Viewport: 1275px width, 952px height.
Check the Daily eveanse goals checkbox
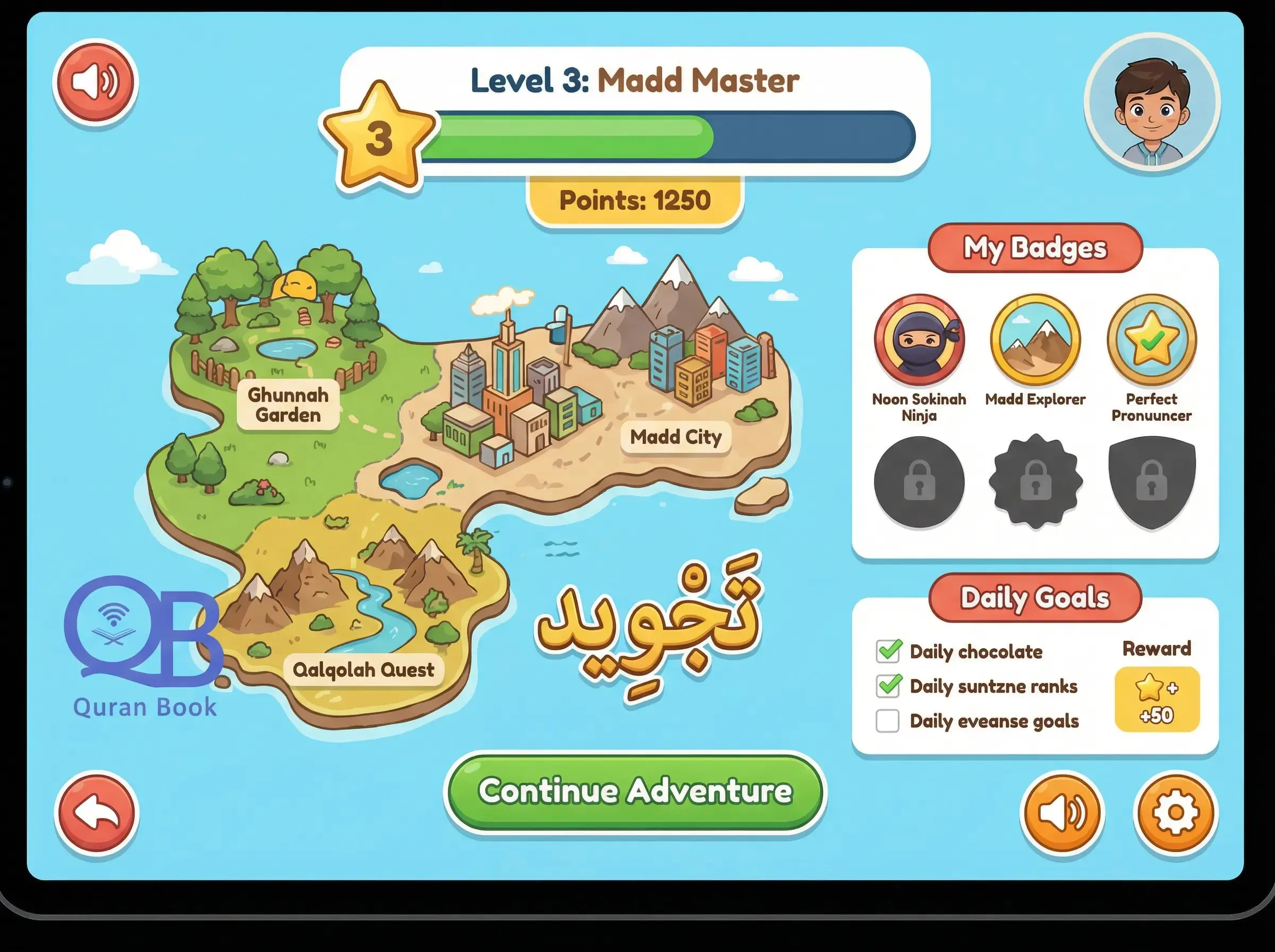(888, 720)
